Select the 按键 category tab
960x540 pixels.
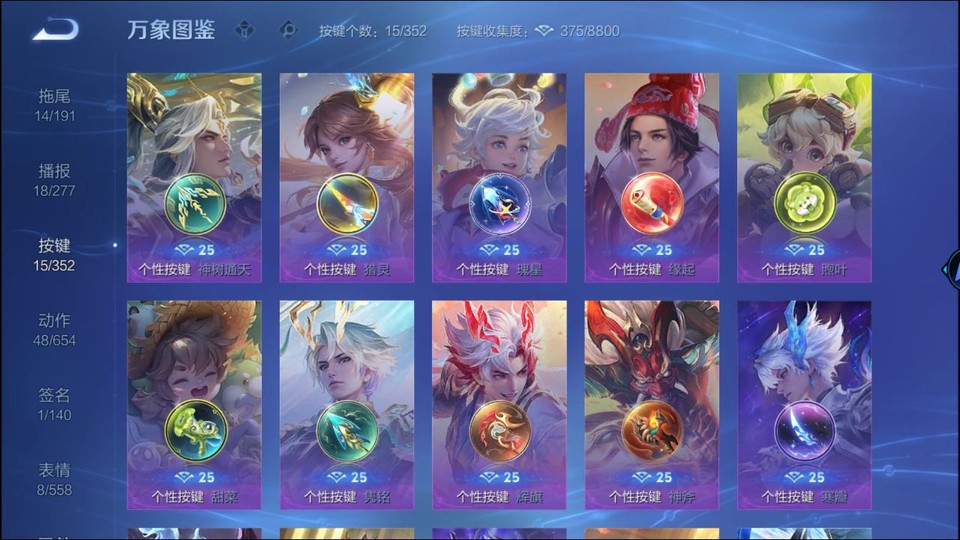(x=55, y=255)
